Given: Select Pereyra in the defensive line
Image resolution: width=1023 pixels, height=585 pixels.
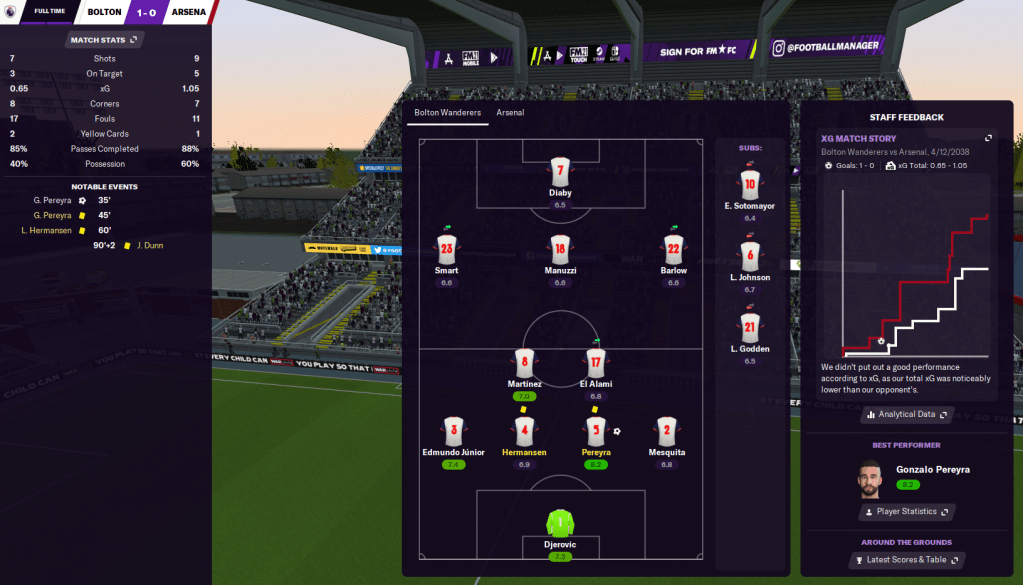Looking at the screenshot, I should [x=596, y=431].
